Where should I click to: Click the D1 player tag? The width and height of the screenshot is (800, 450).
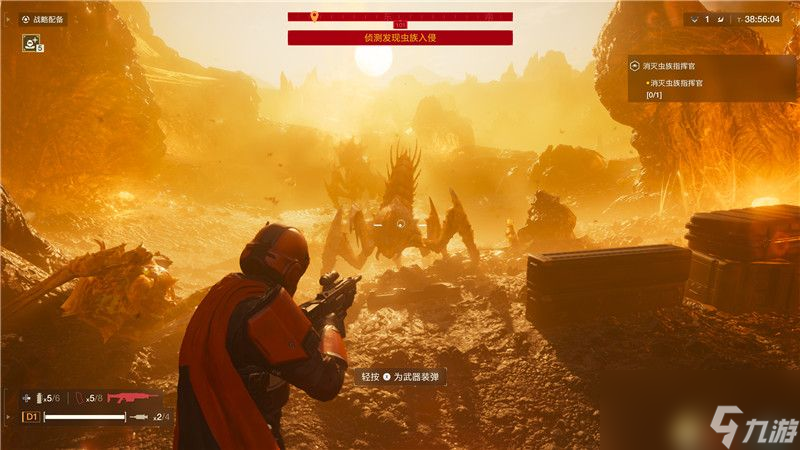(x=31, y=416)
